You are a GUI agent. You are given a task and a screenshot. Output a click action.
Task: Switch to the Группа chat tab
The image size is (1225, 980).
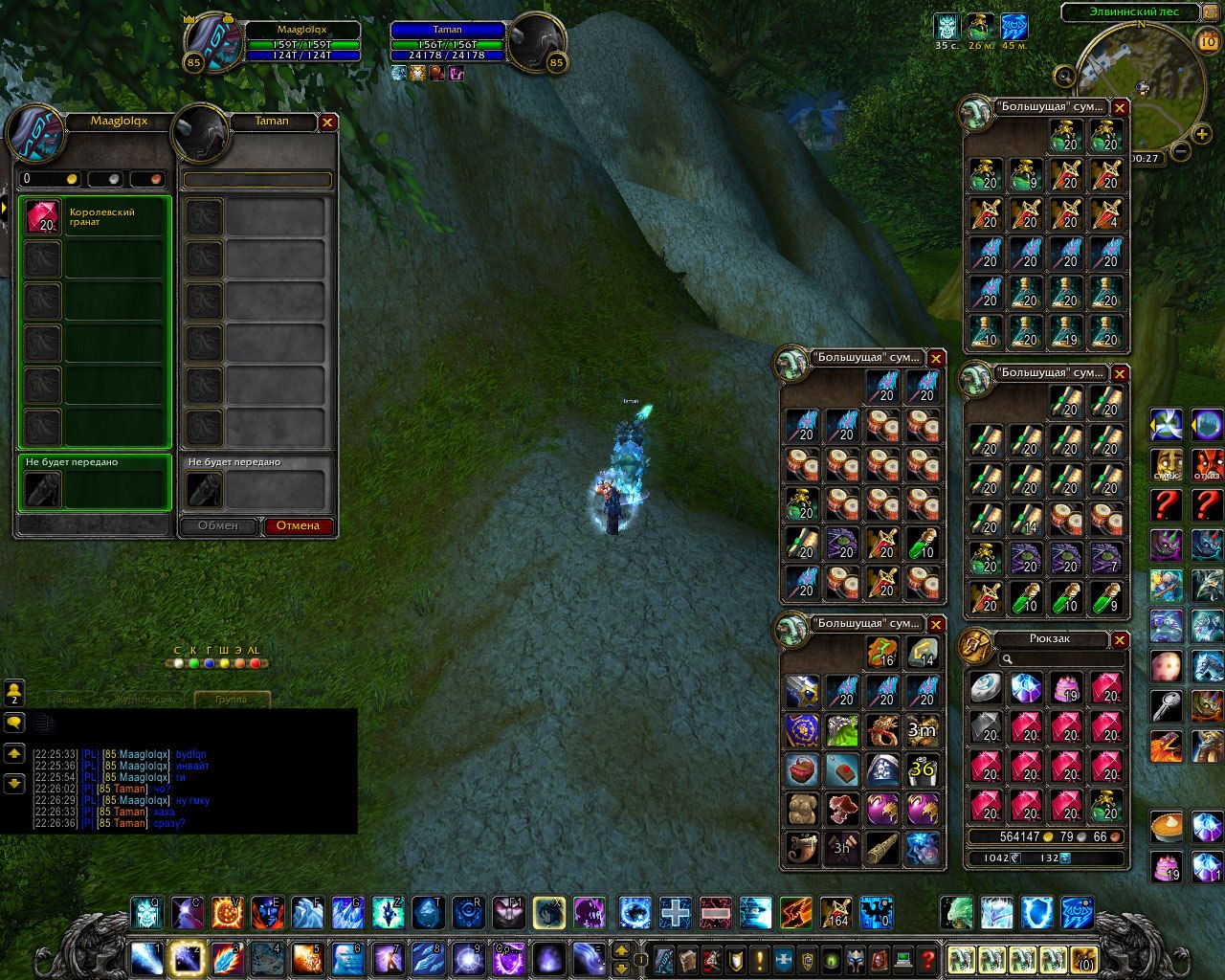click(232, 700)
